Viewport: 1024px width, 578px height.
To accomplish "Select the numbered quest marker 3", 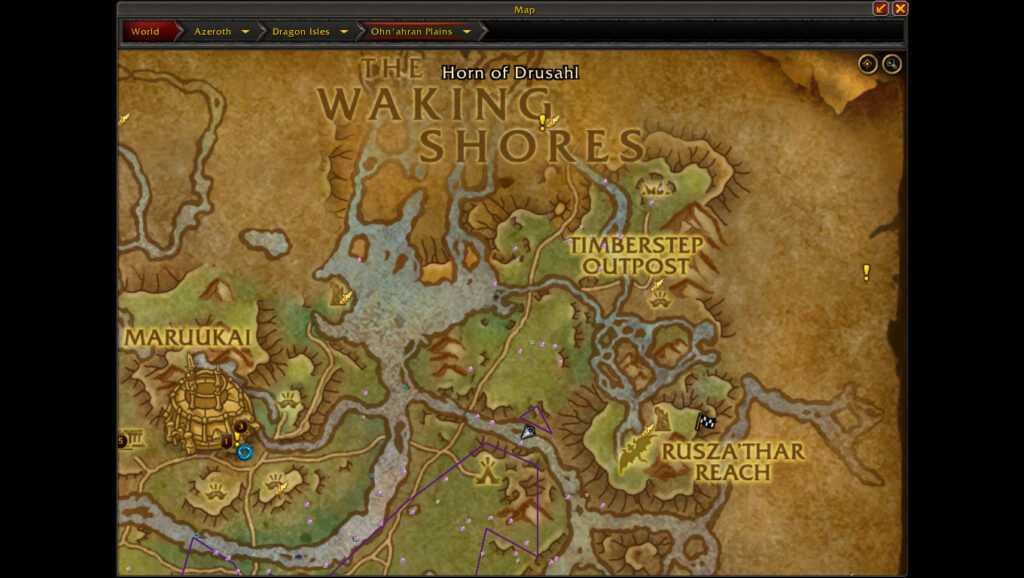I will pyautogui.click(x=241, y=427).
